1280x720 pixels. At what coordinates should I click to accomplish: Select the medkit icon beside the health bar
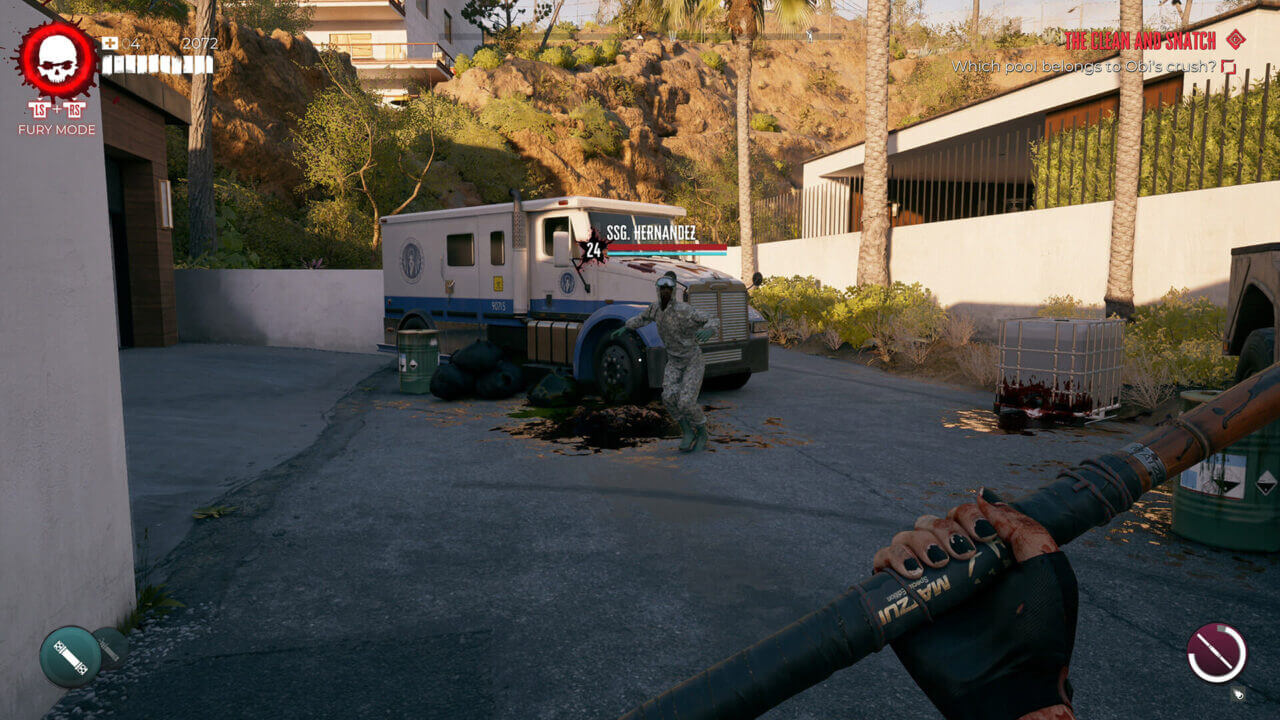[109, 43]
